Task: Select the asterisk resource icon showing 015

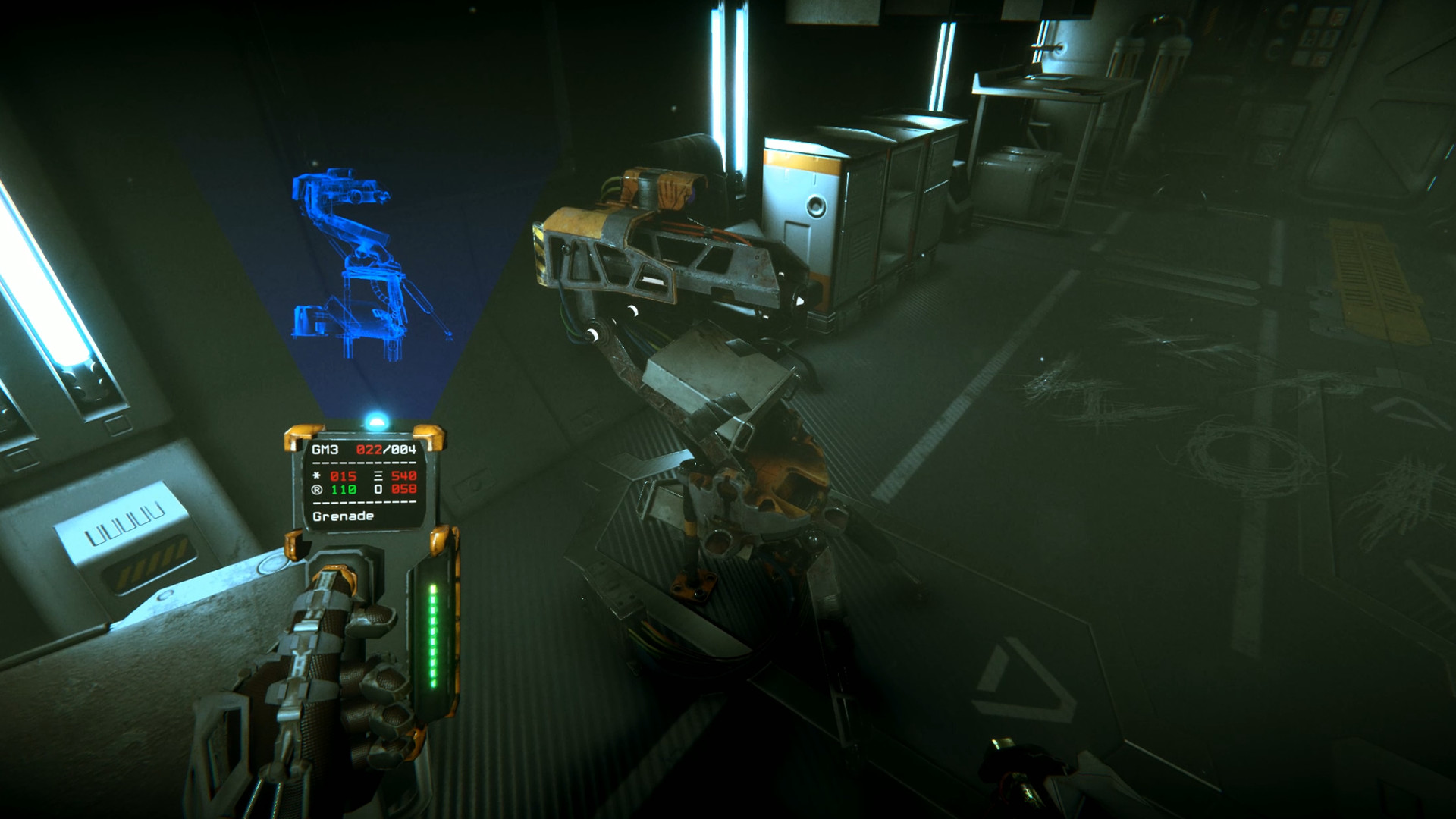Action: click(x=316, y=475)
